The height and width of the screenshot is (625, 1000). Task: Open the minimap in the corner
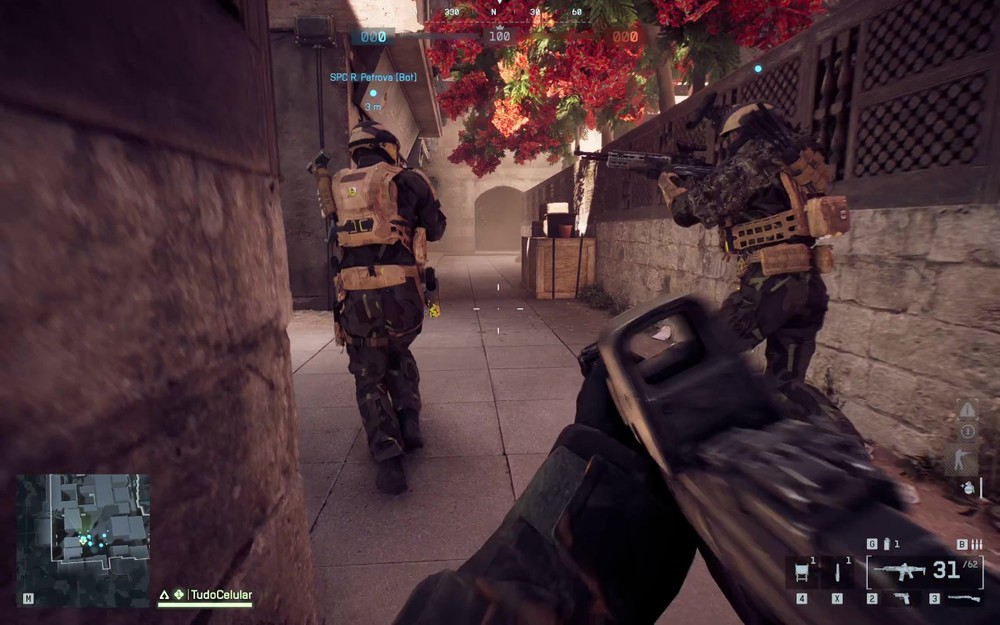(x=83, y=539)
